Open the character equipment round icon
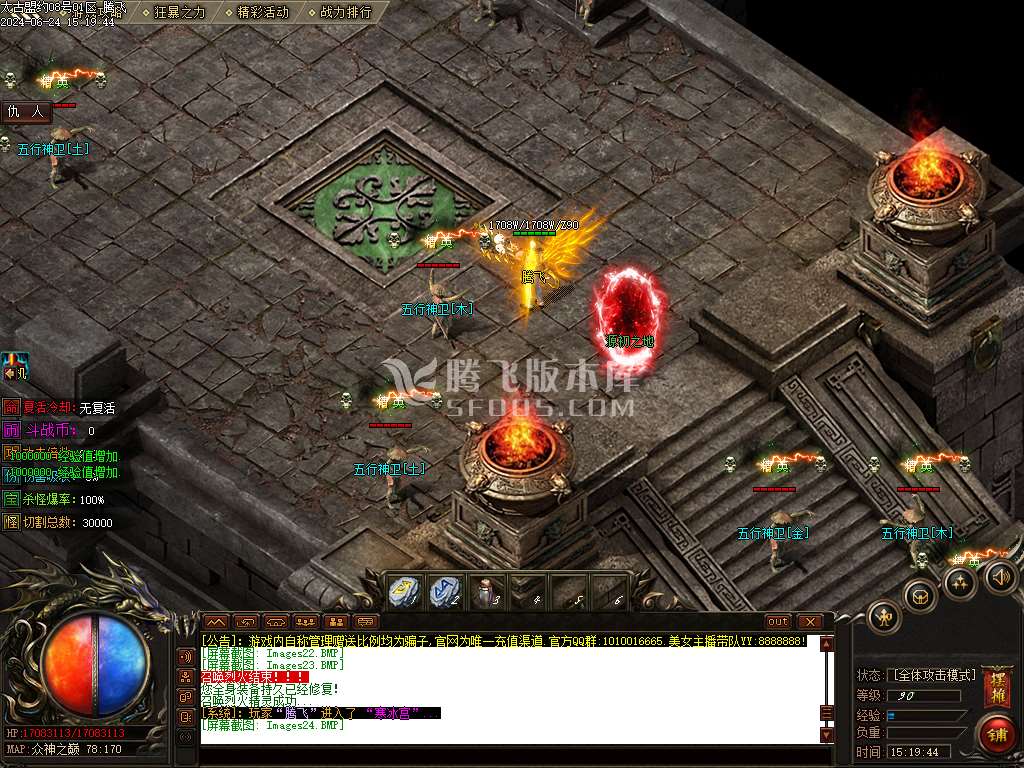The height and width of the screenshot is (768, 1024). (884, 615)
